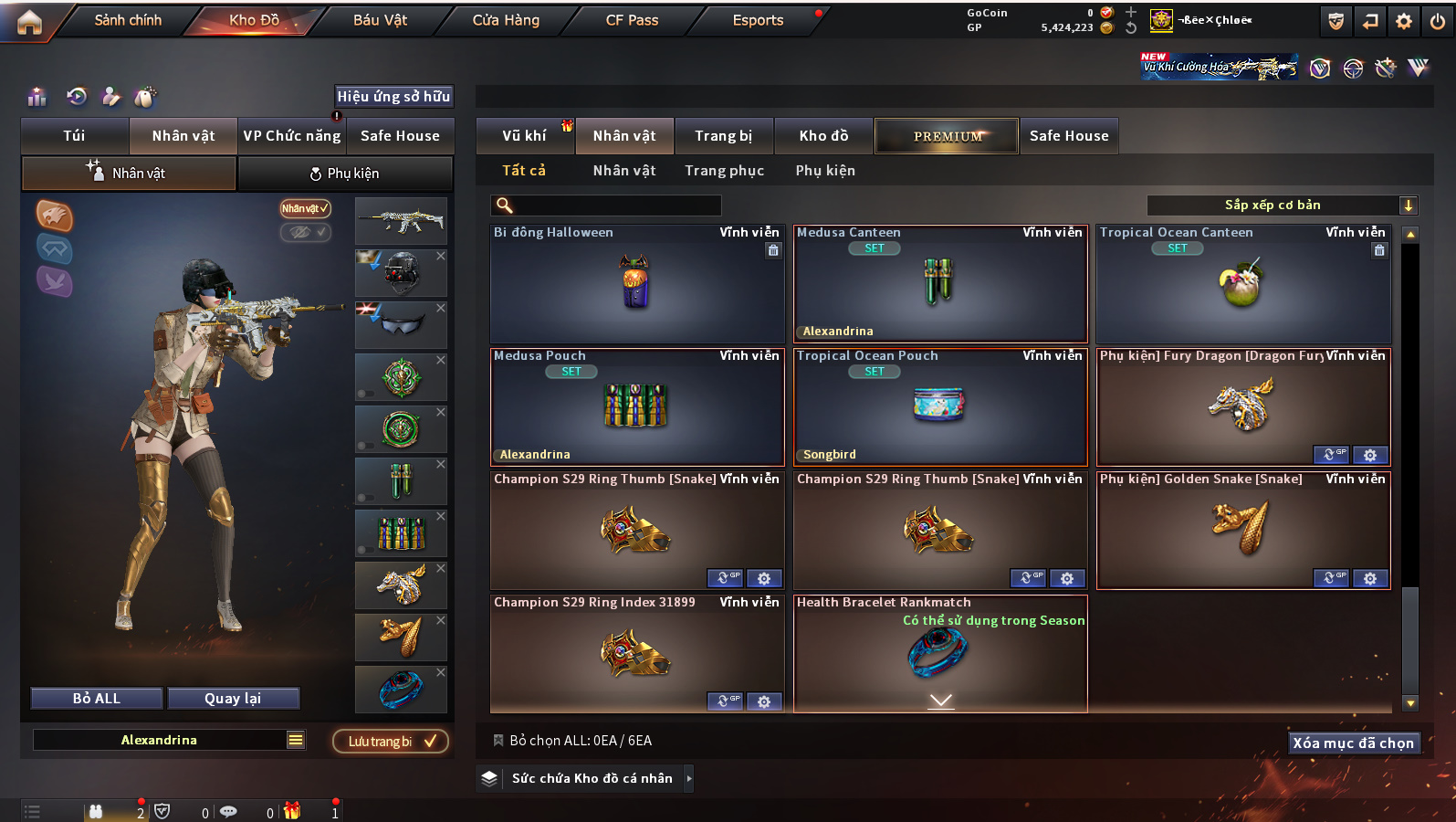Open settings with the gear icon

pos(1404,21)
